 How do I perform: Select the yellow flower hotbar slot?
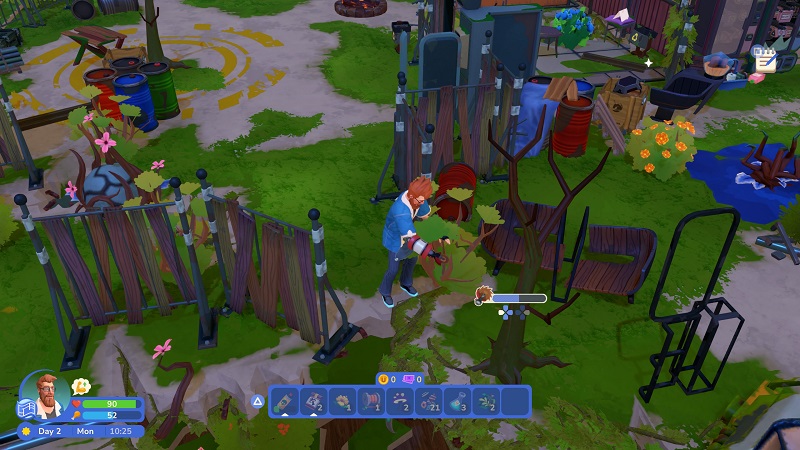[x=342, y=401]
